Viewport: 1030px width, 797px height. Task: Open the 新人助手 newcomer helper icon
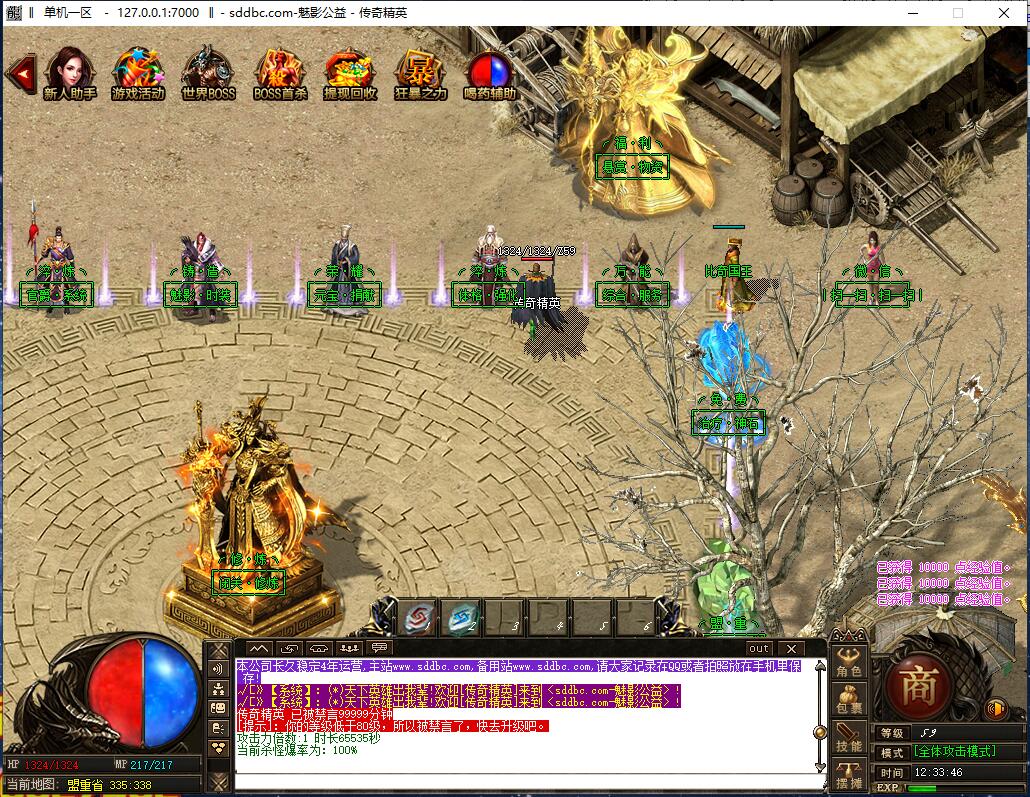(x=69, y=71)
